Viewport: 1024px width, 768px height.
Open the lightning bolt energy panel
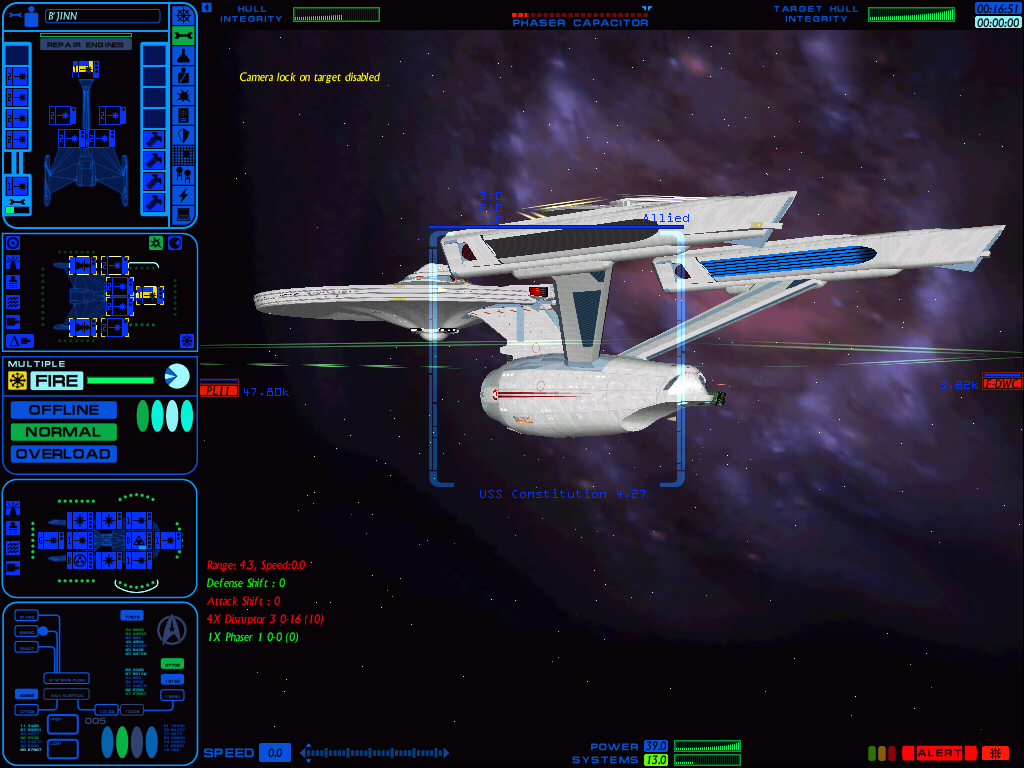click(183, 195)
